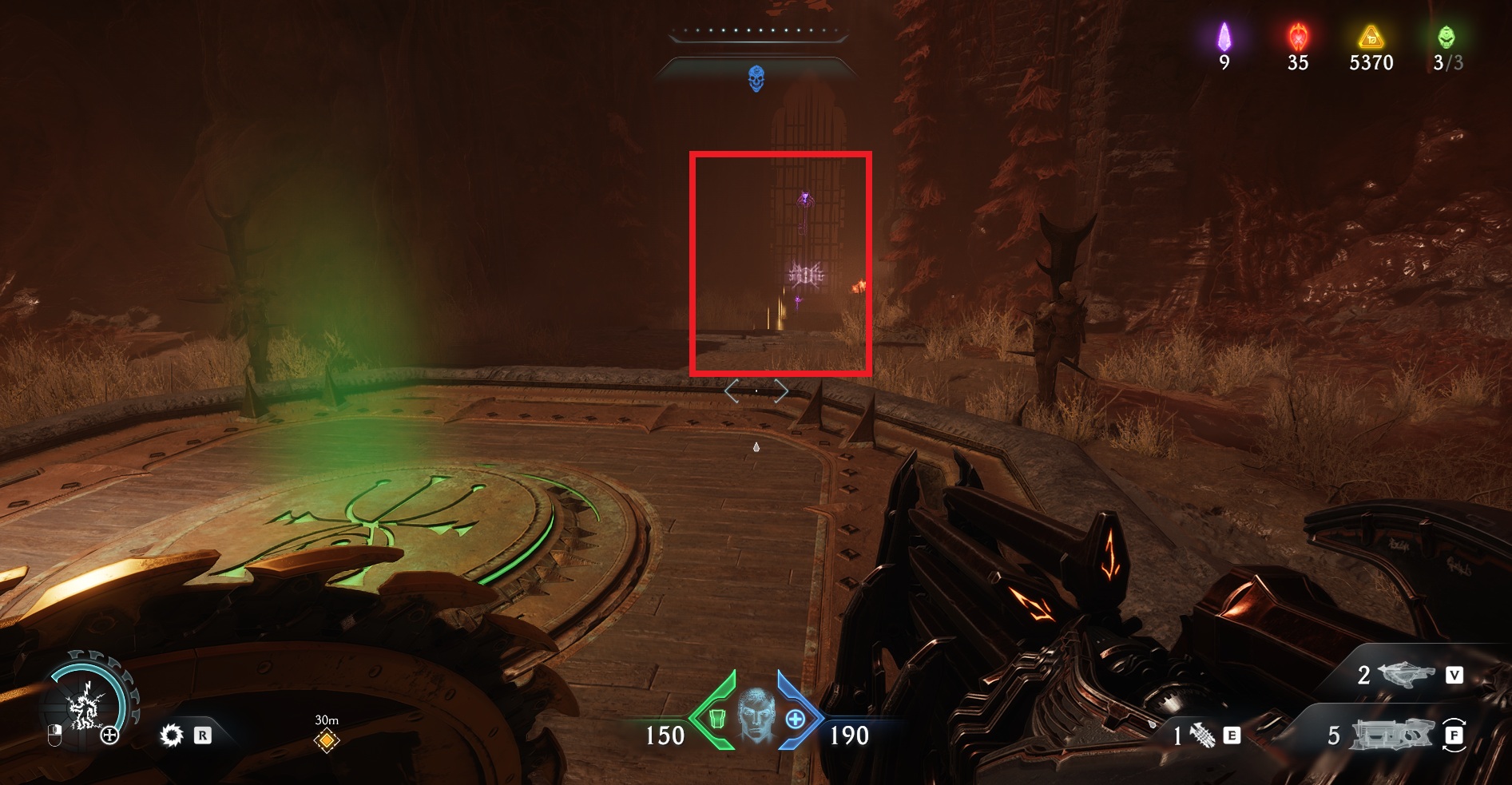Select the red ruby resource icon
This screenshot has height=785, width=1512.
pos(1298,37)
